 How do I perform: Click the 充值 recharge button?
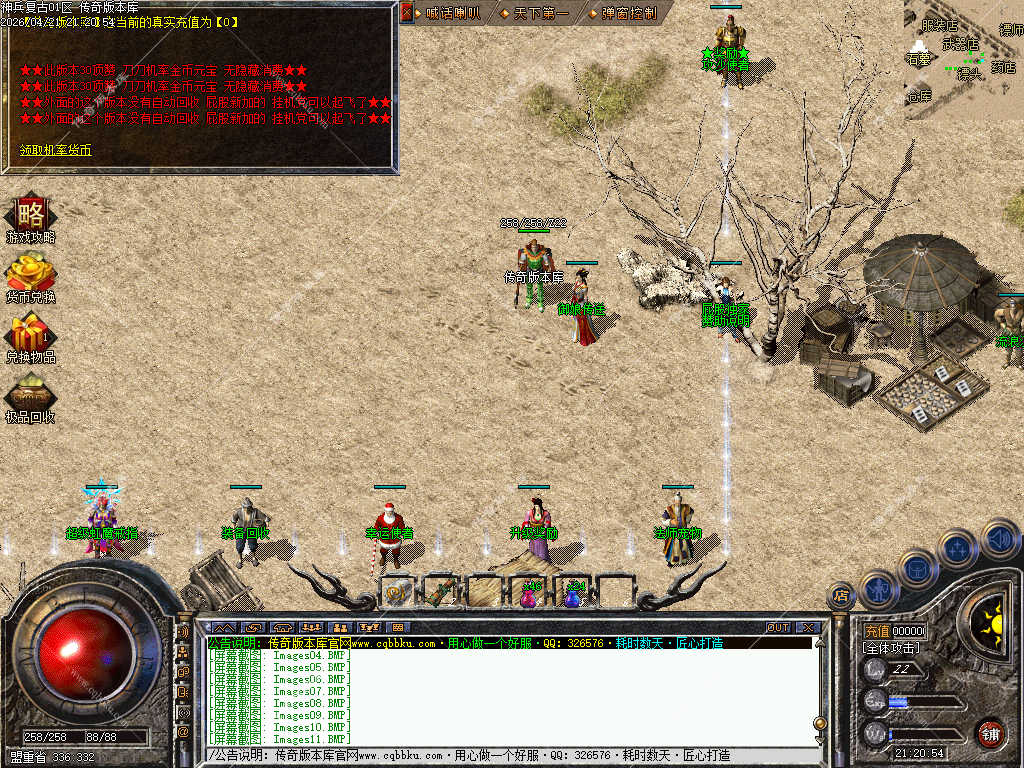(x=877, y=632)
